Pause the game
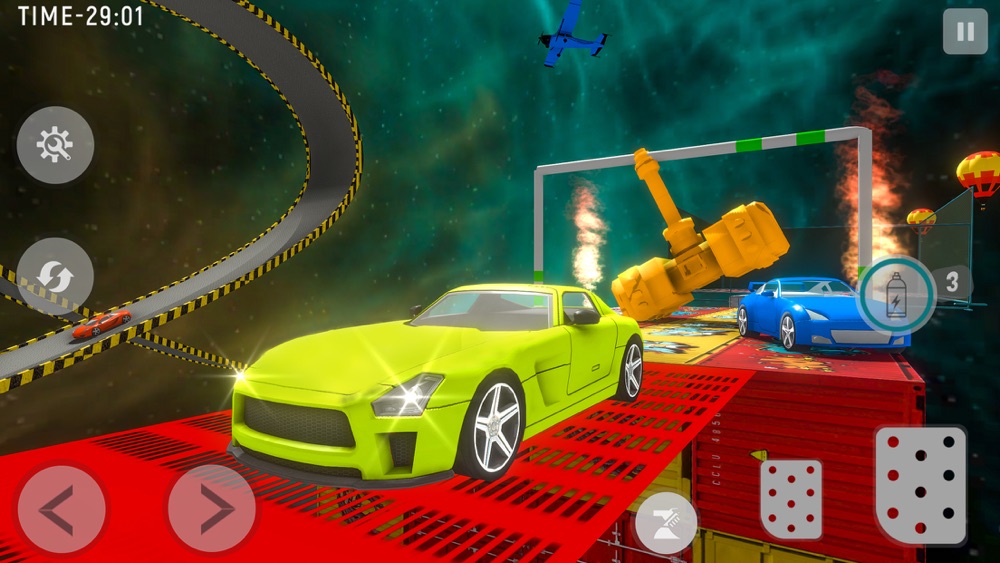Viewport: 1000px width, 563px height. pyautogui.click(x=964, y=32)
